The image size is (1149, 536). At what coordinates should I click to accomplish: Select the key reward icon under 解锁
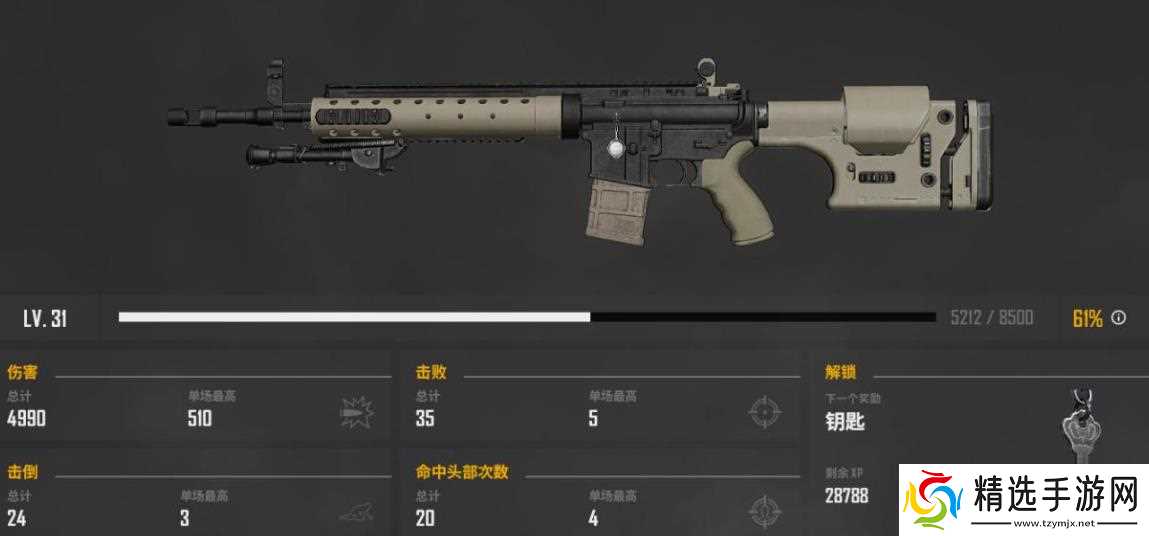pyautogui.click(x=1079, y=428)
